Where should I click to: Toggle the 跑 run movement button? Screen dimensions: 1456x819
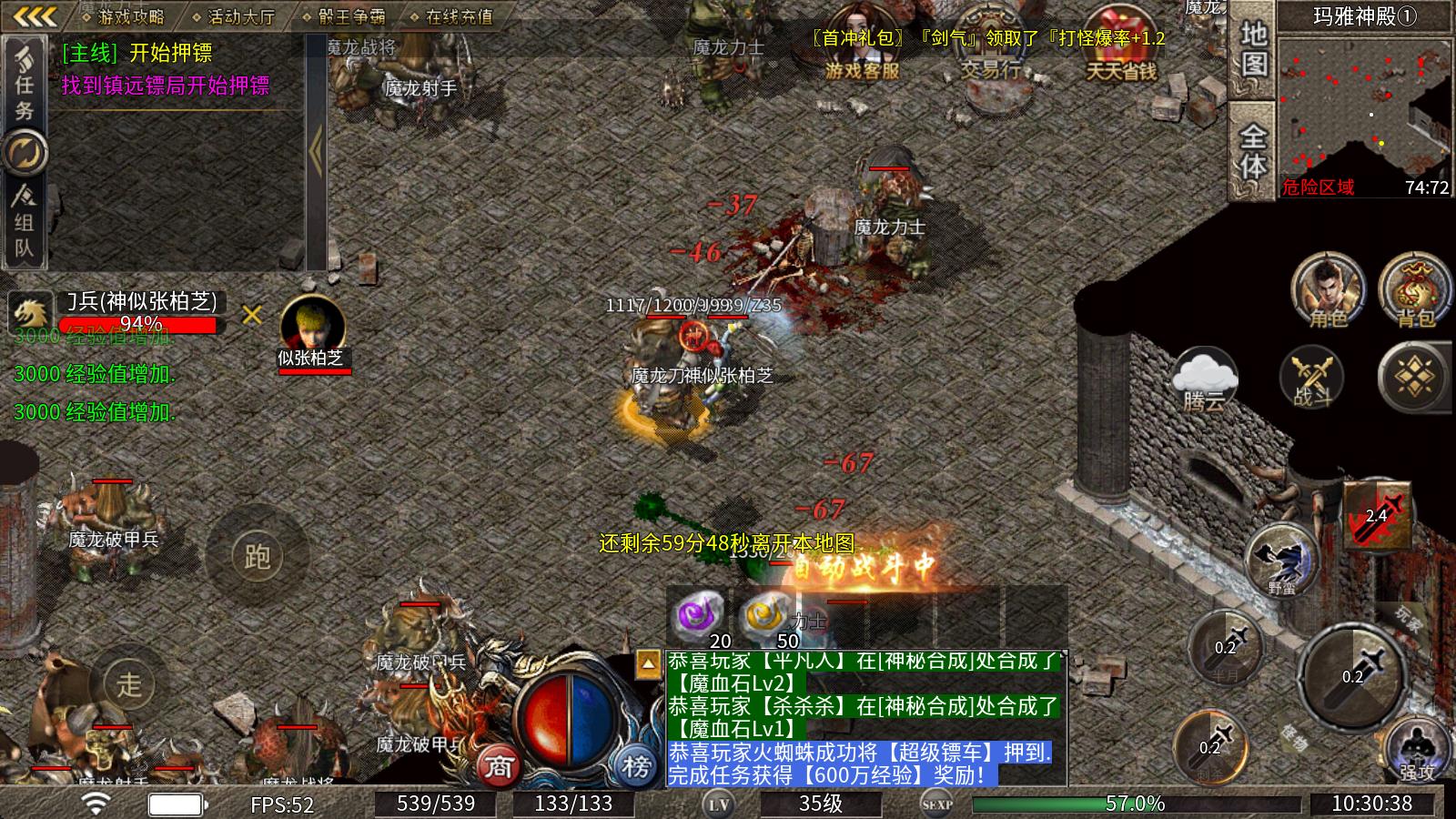point(257,555)
